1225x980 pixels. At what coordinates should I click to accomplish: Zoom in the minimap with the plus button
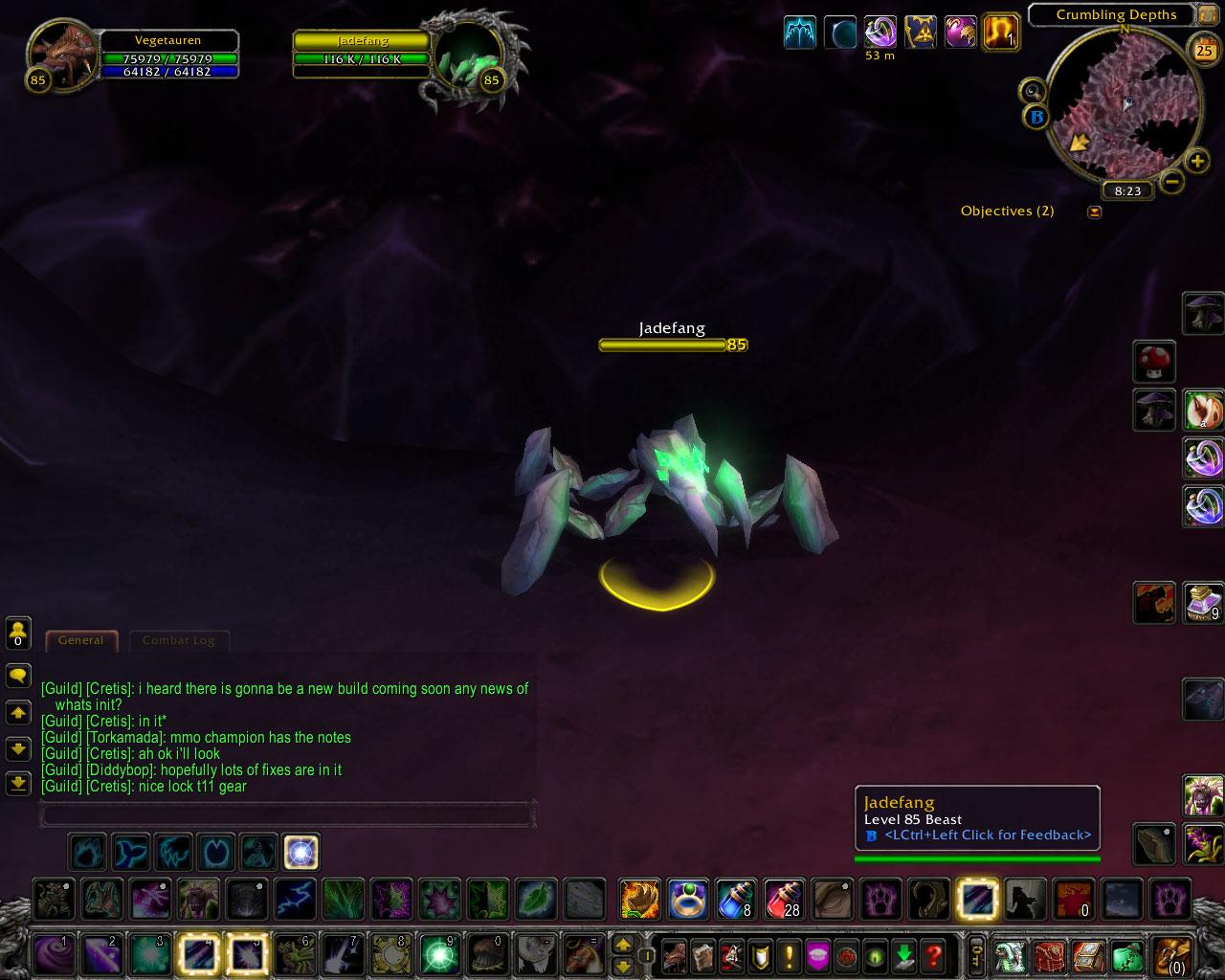click(1195, 160)
